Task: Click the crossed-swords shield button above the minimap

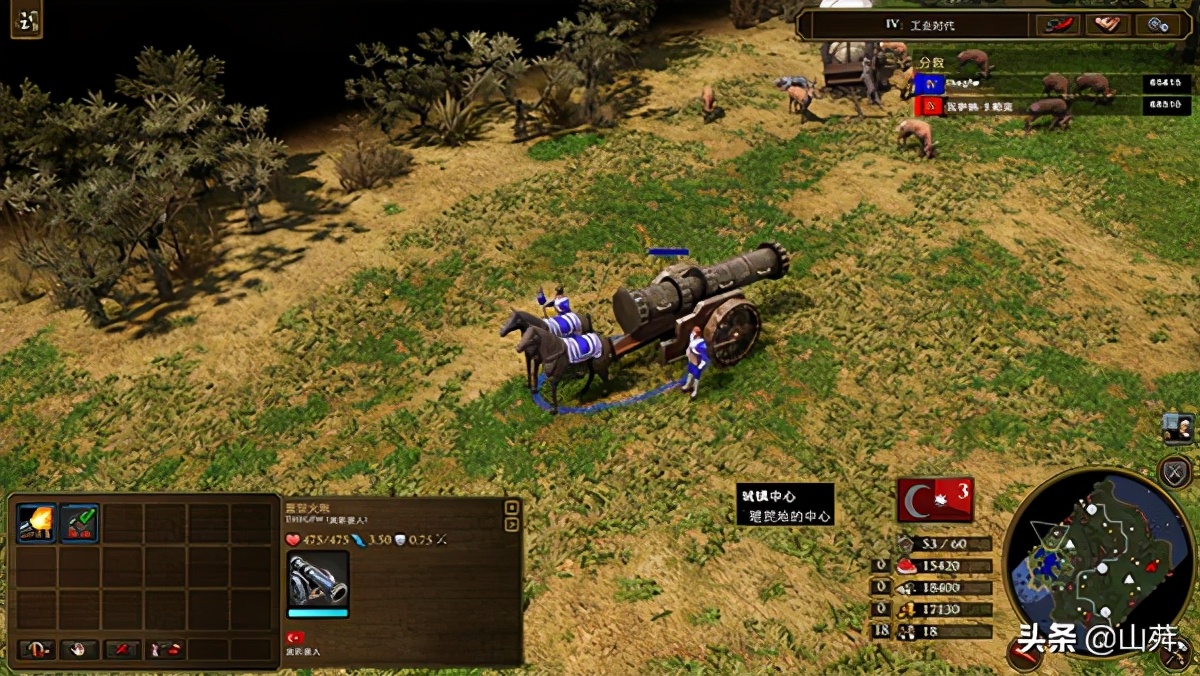Action: tap(1174, 472)
